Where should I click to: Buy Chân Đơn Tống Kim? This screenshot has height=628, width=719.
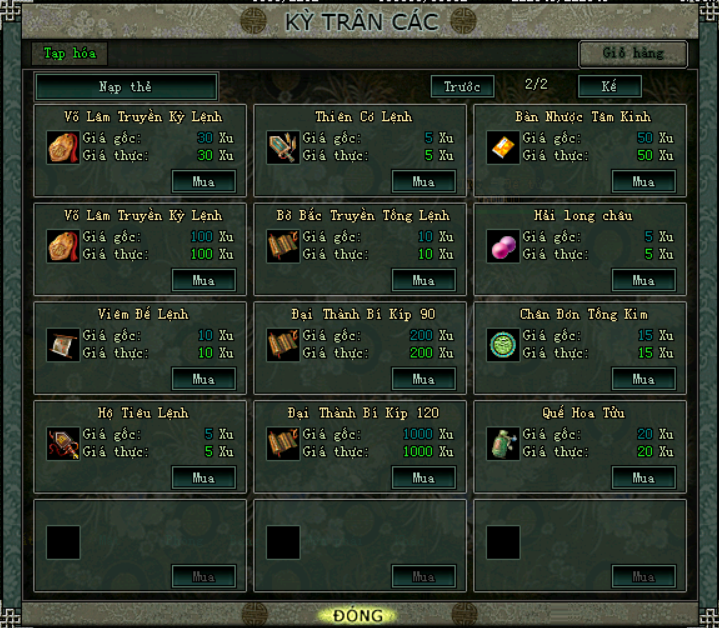click(x=643, y=380)
